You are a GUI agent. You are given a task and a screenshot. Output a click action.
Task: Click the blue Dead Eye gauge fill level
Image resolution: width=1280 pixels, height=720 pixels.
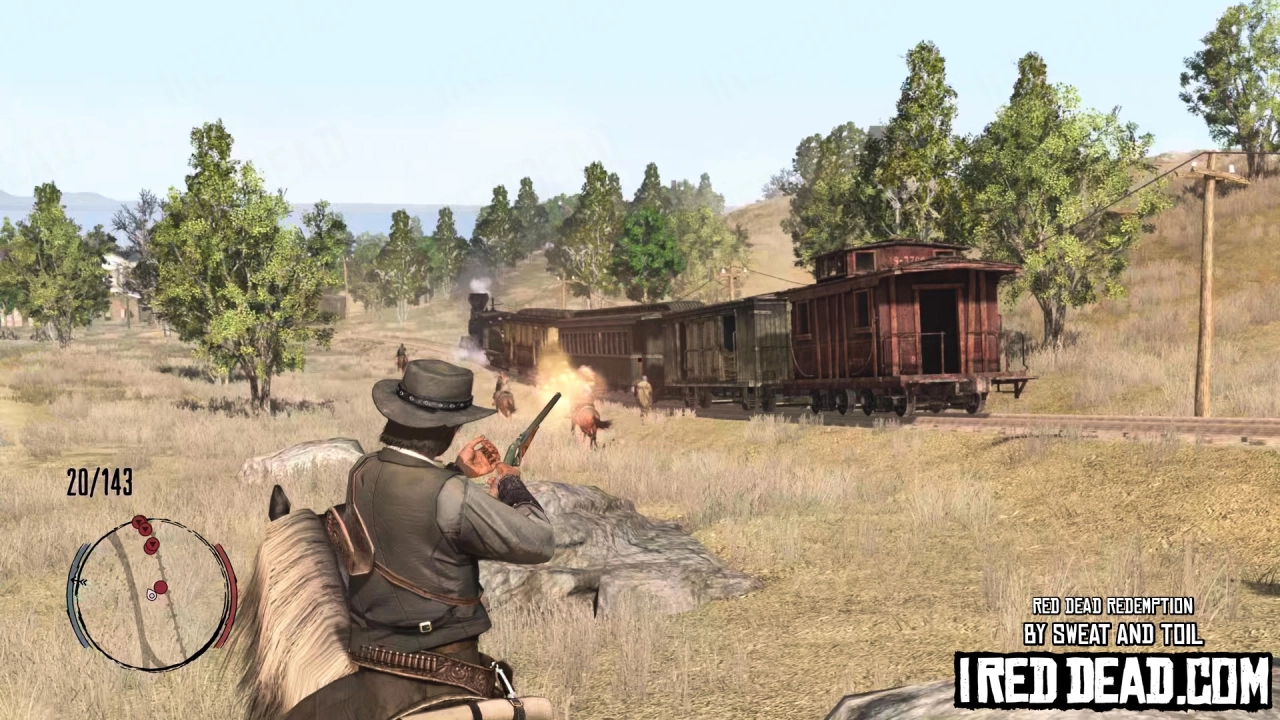point(79,560)
